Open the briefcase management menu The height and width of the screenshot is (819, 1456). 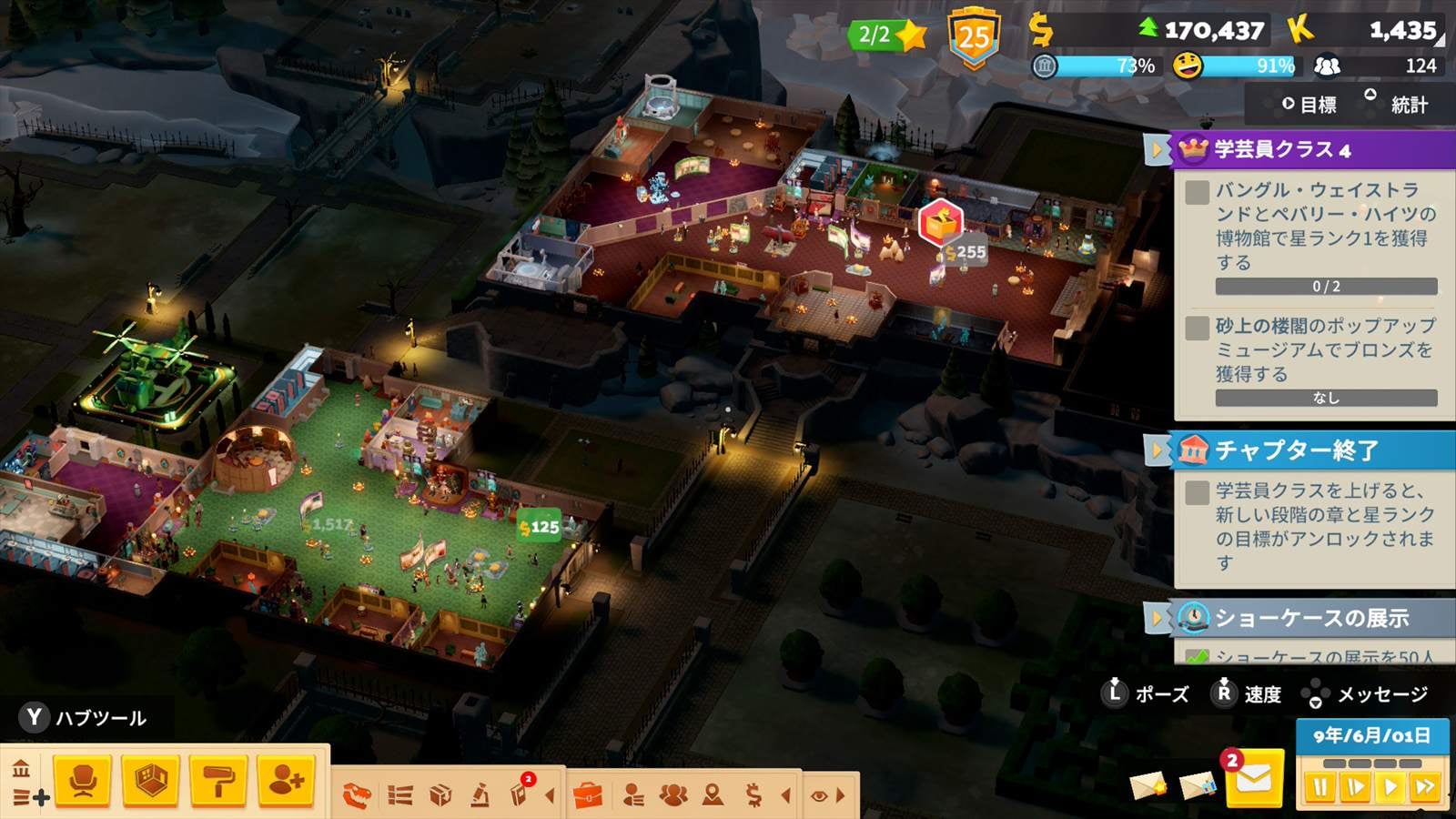tap(589, 796)
